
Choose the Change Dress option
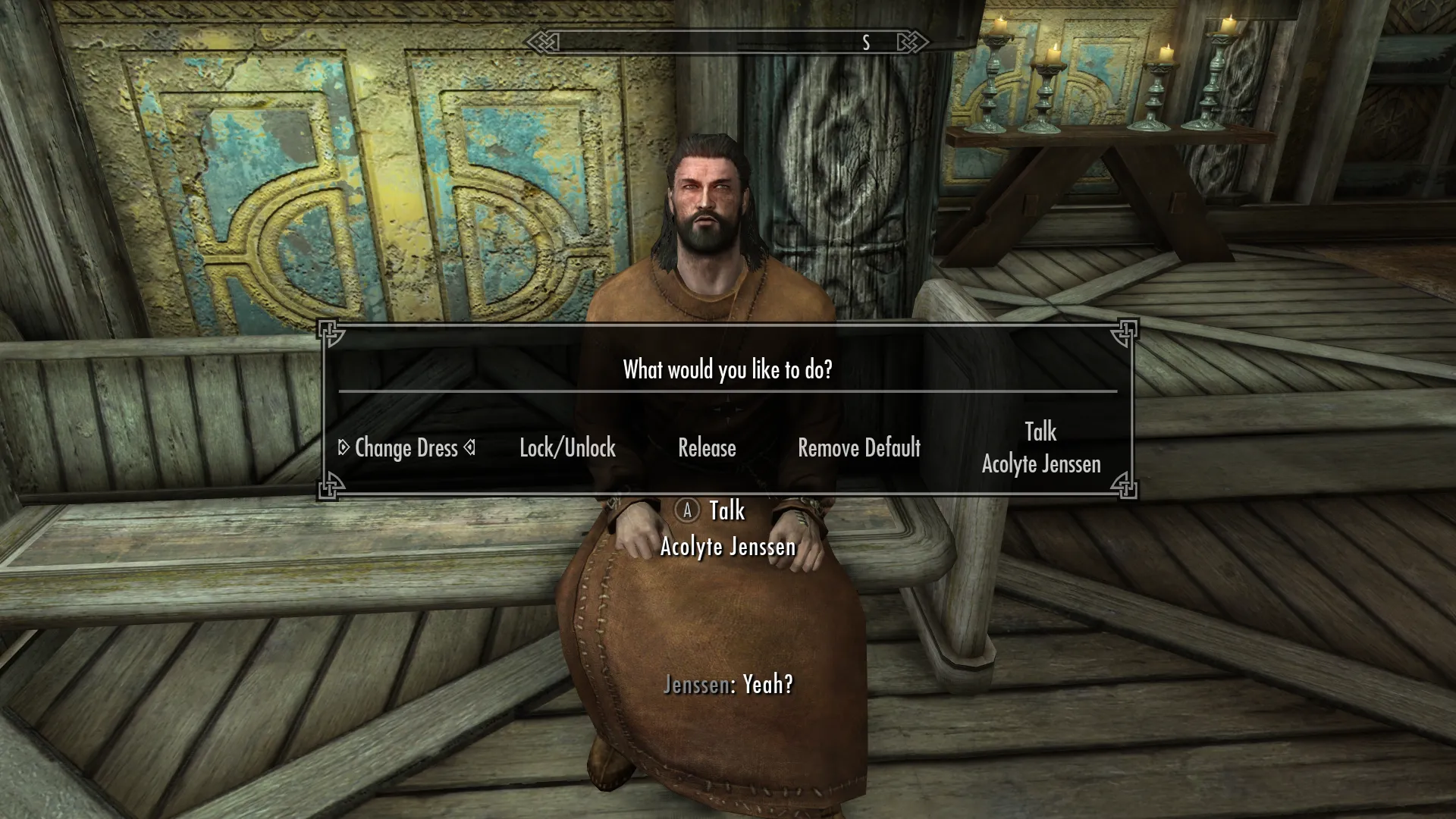tap(406, 448)
